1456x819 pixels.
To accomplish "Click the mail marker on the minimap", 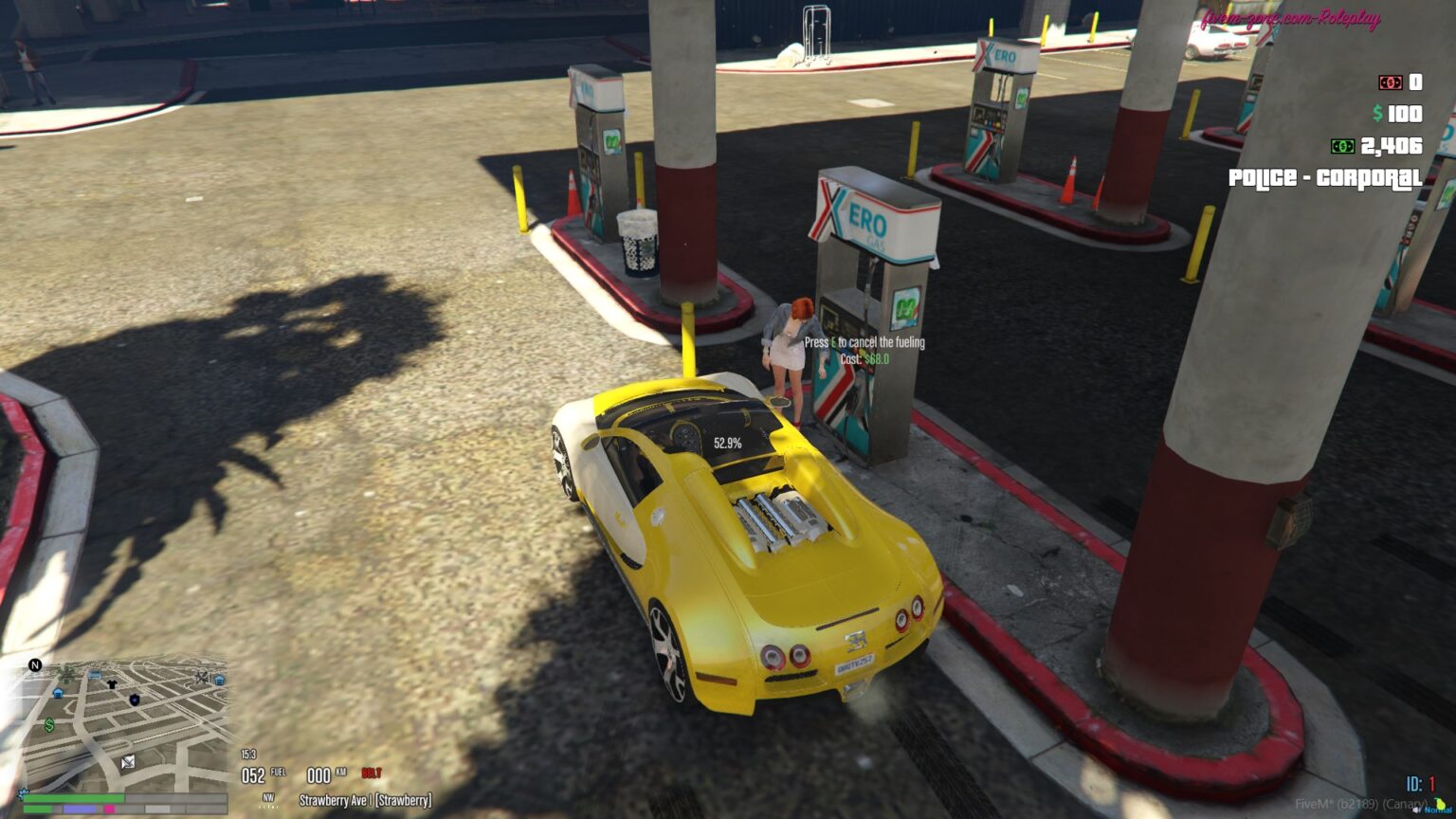I will point(128,762).
